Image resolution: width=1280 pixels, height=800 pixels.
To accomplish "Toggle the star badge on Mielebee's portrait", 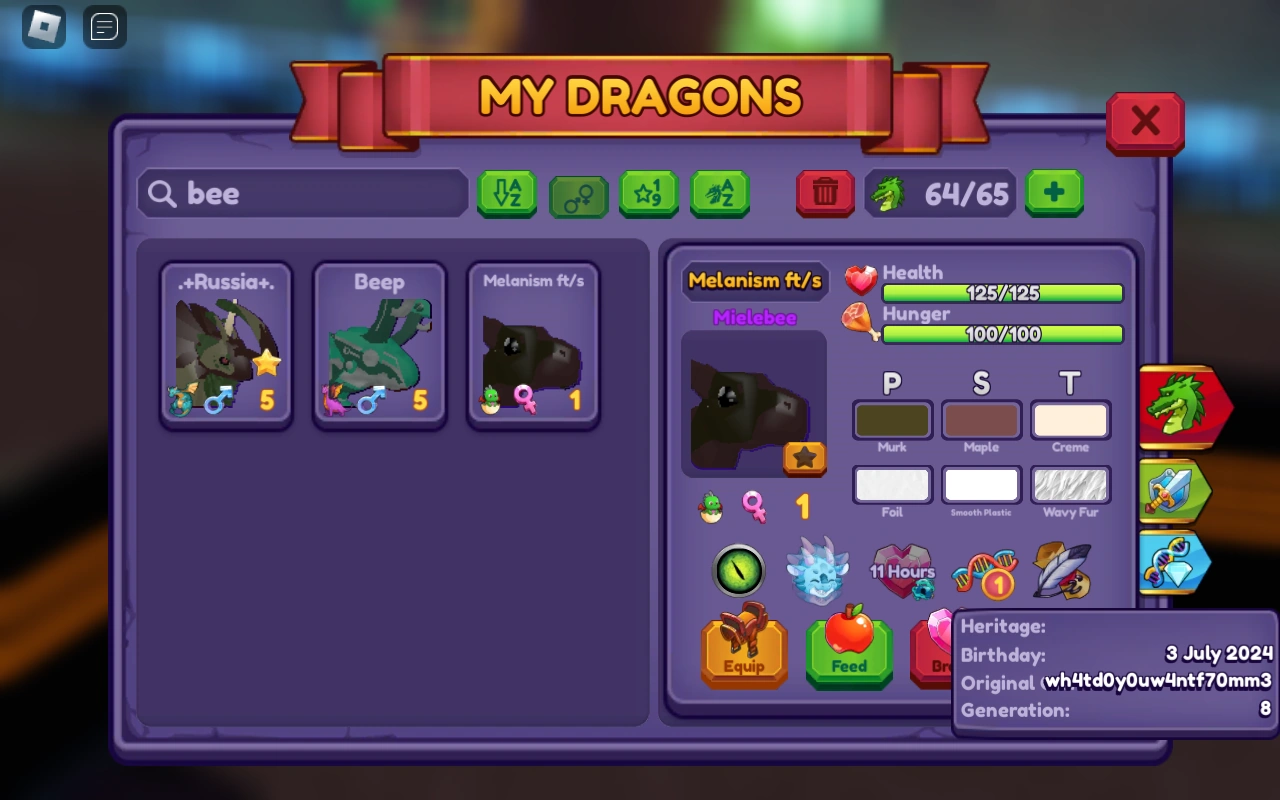I will tap(803, 458).
